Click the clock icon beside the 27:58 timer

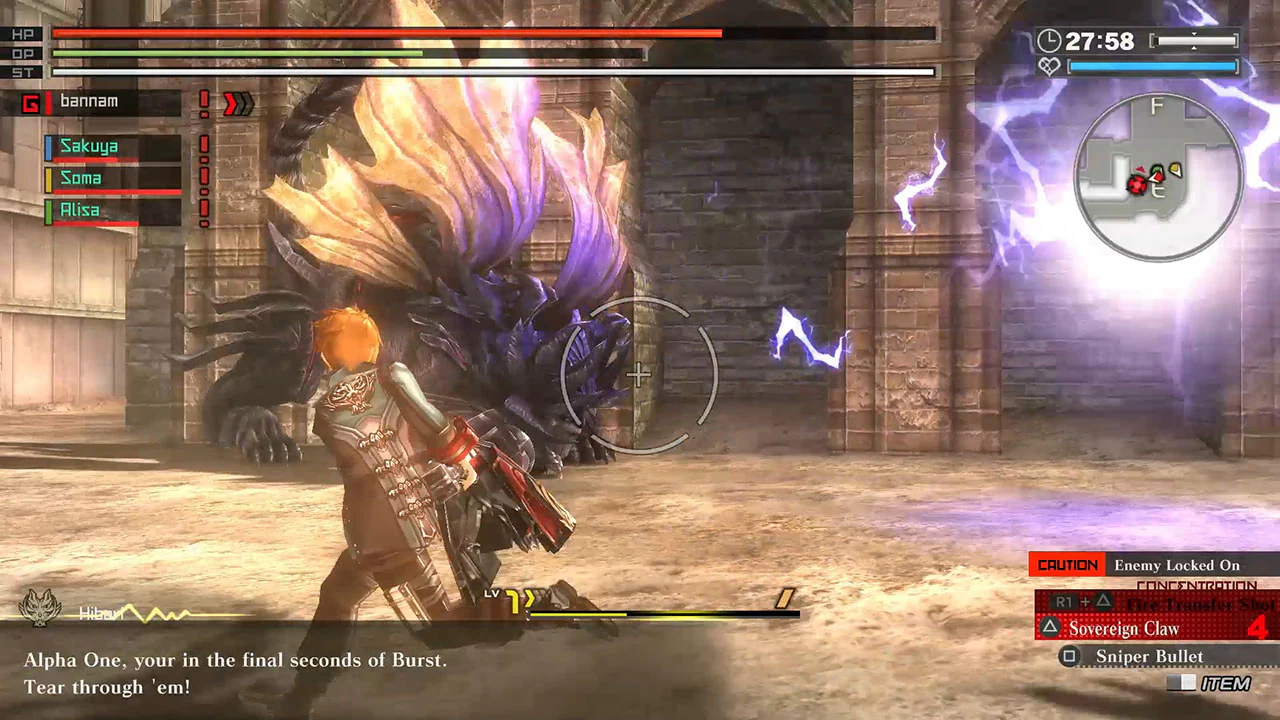[1052, 41]
